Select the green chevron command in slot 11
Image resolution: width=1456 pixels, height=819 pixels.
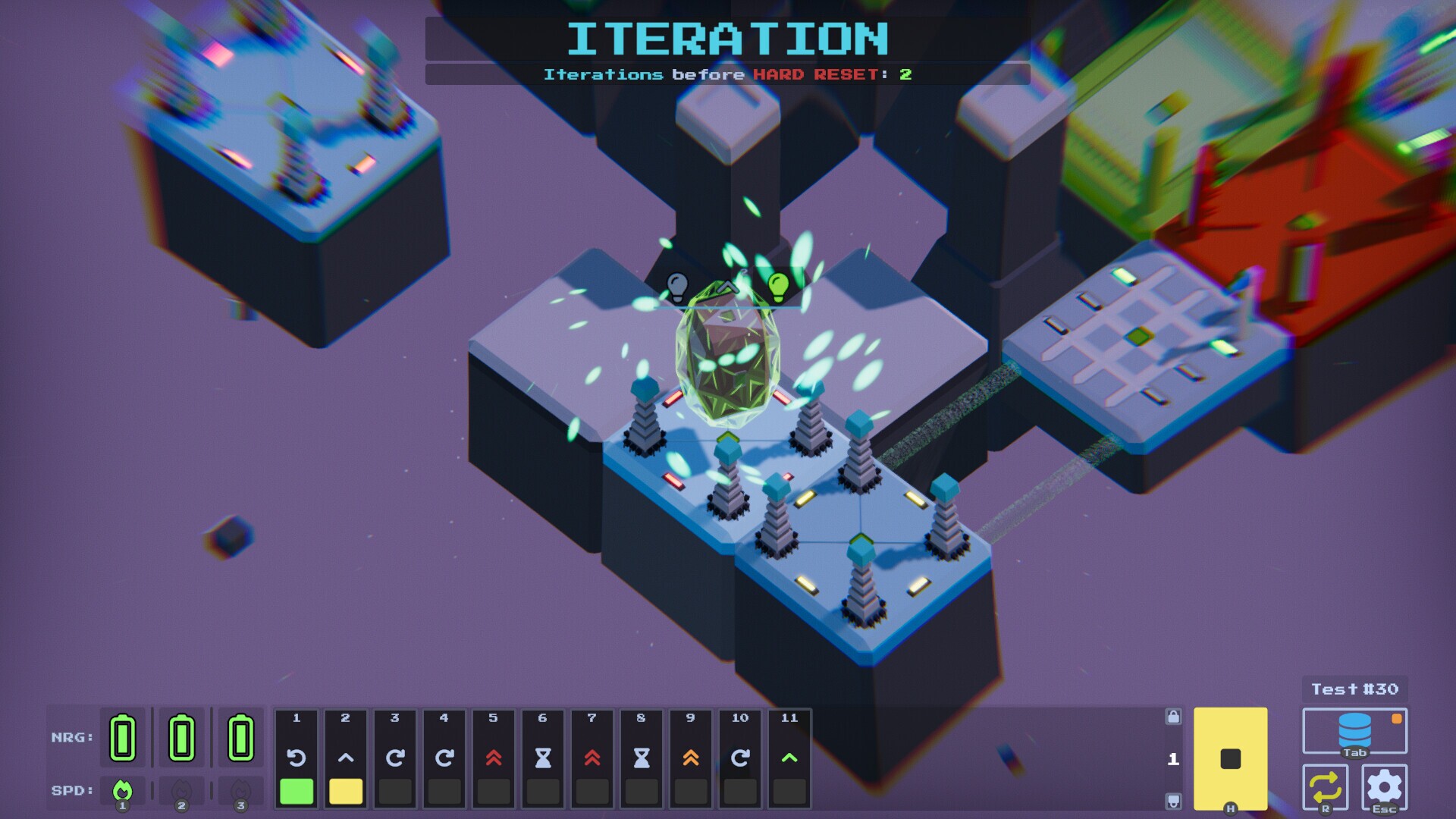(789, 758)
